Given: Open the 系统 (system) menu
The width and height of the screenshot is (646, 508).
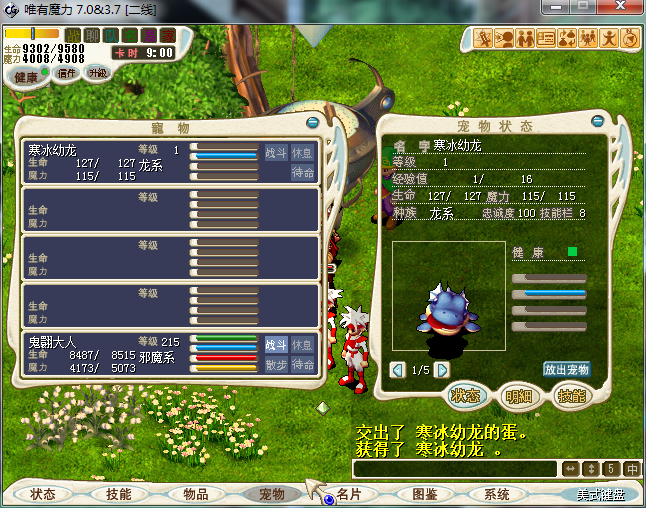Looking at the screenshot, I should 497,494.
